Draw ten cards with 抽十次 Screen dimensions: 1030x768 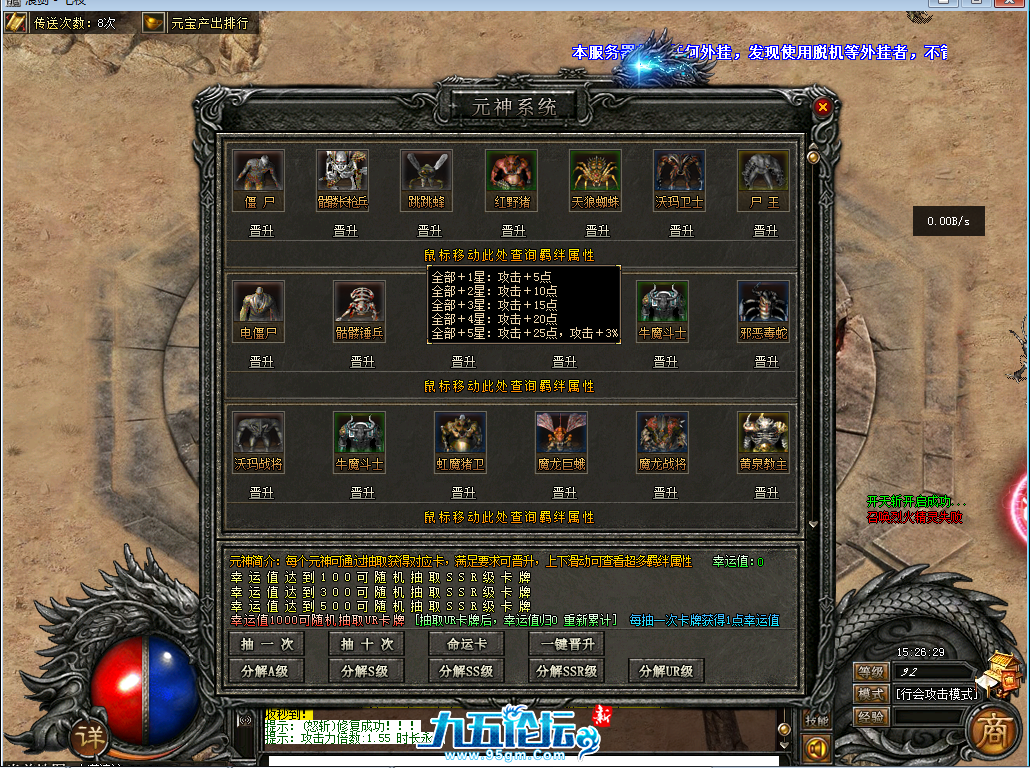point(366,645)
